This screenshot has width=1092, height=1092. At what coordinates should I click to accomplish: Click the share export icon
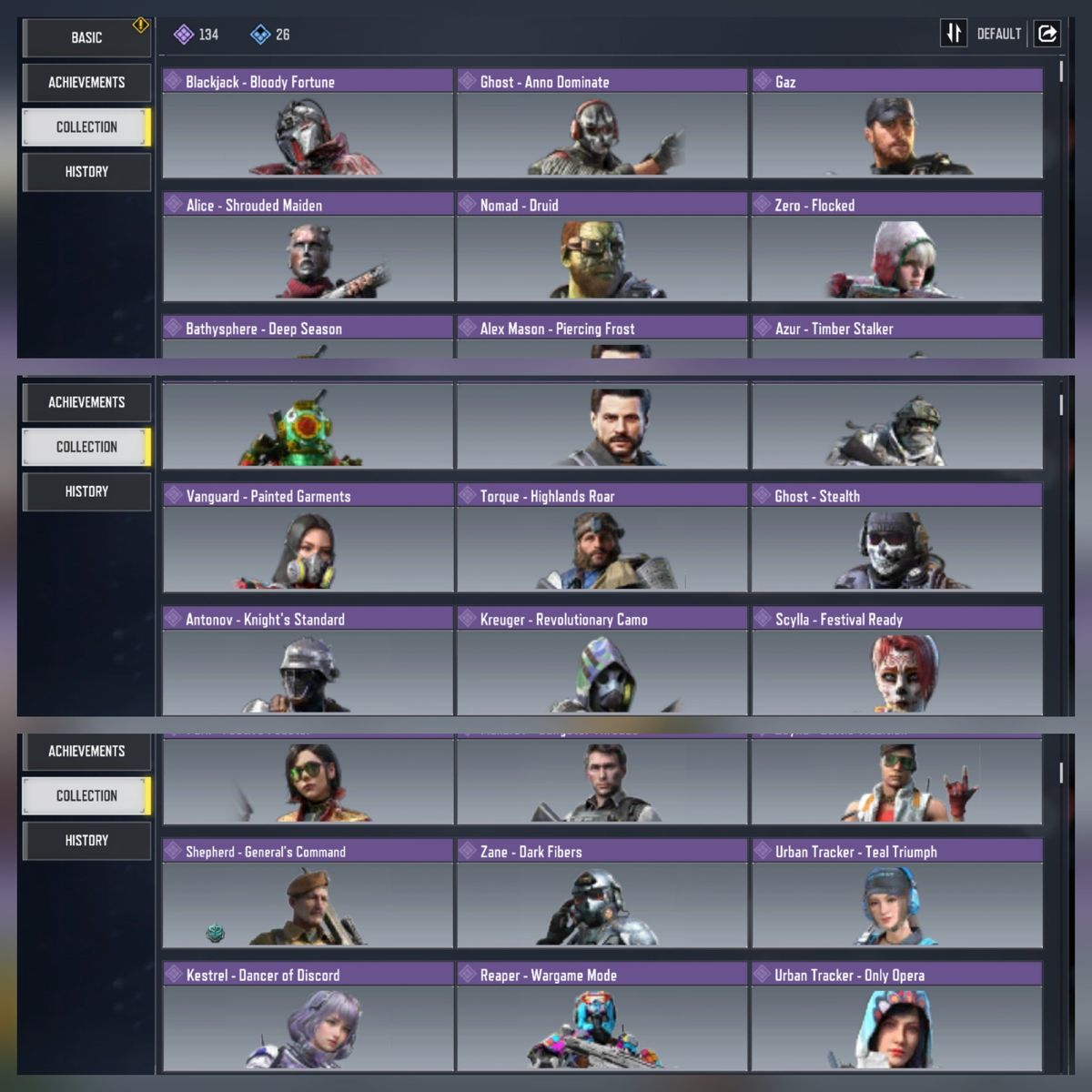(x=1047, y=34)
